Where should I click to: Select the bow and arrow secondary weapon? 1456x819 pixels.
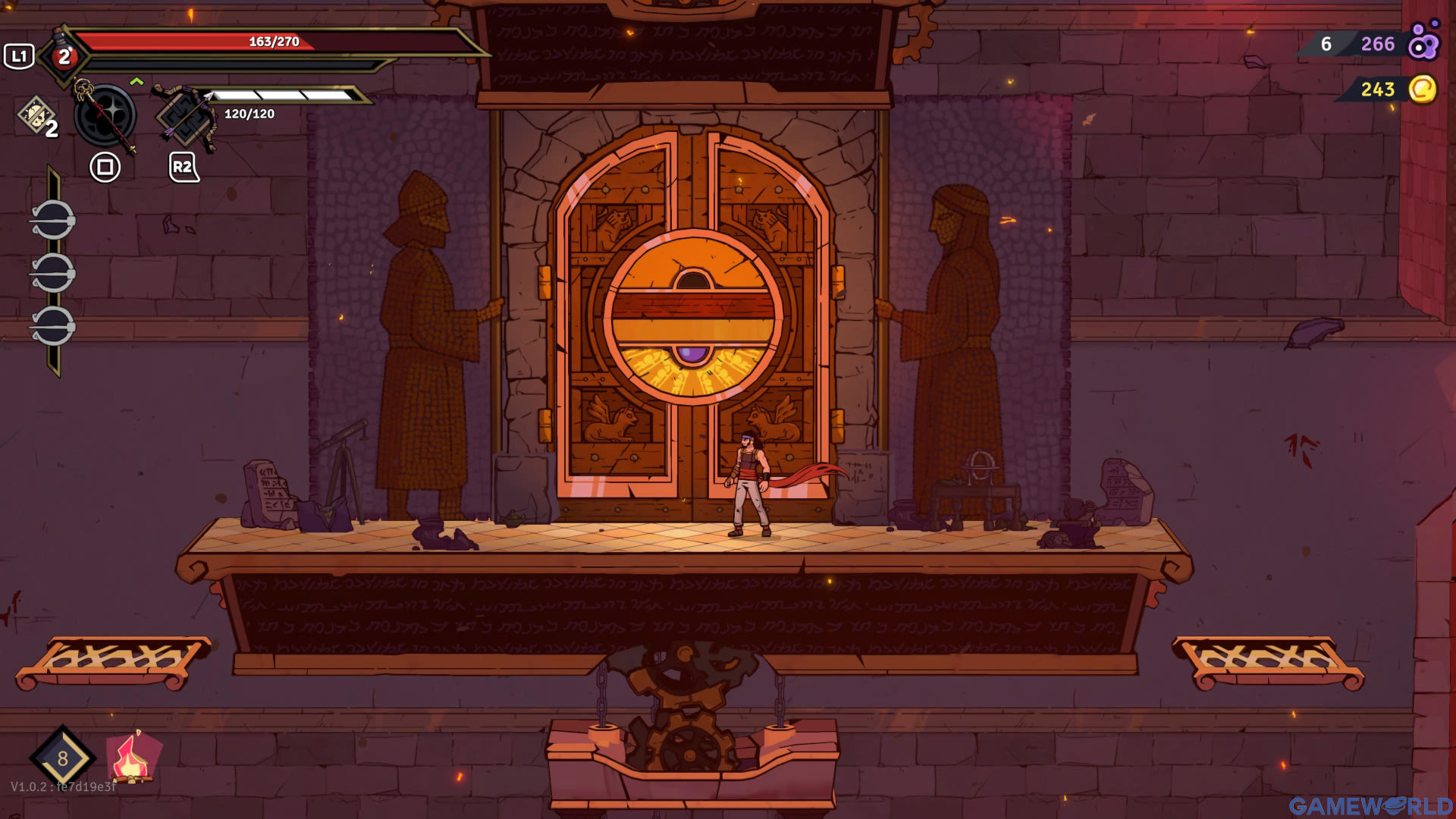184,118
